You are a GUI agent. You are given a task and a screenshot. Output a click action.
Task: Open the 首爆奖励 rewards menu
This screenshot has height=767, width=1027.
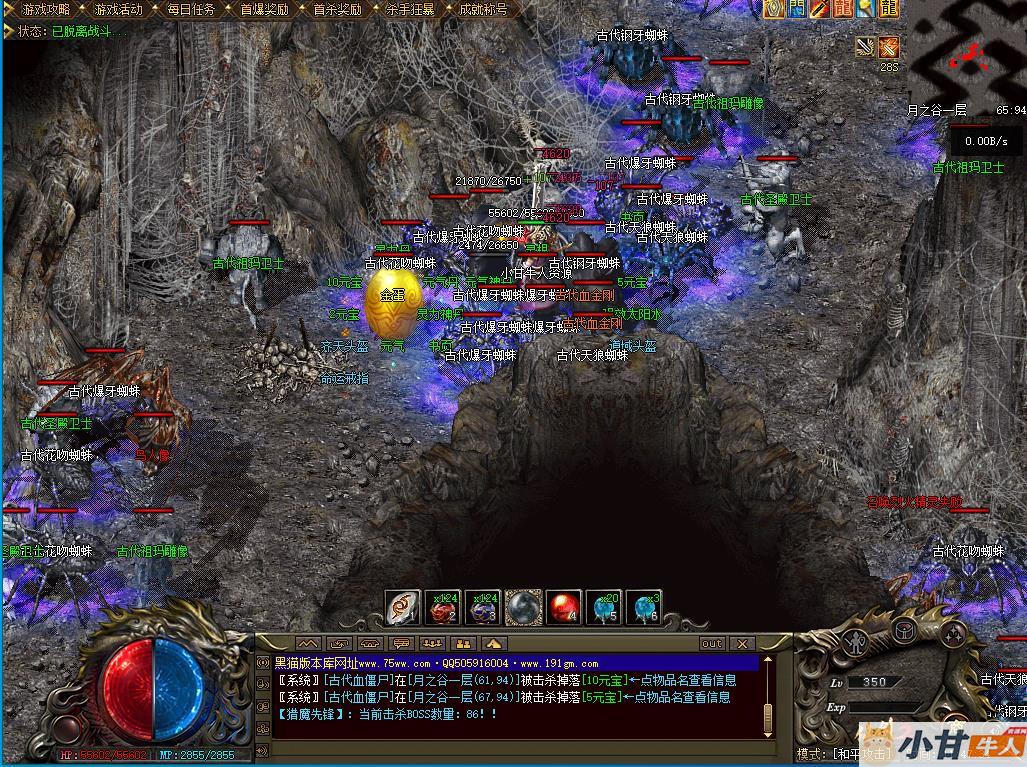[264, 9]
